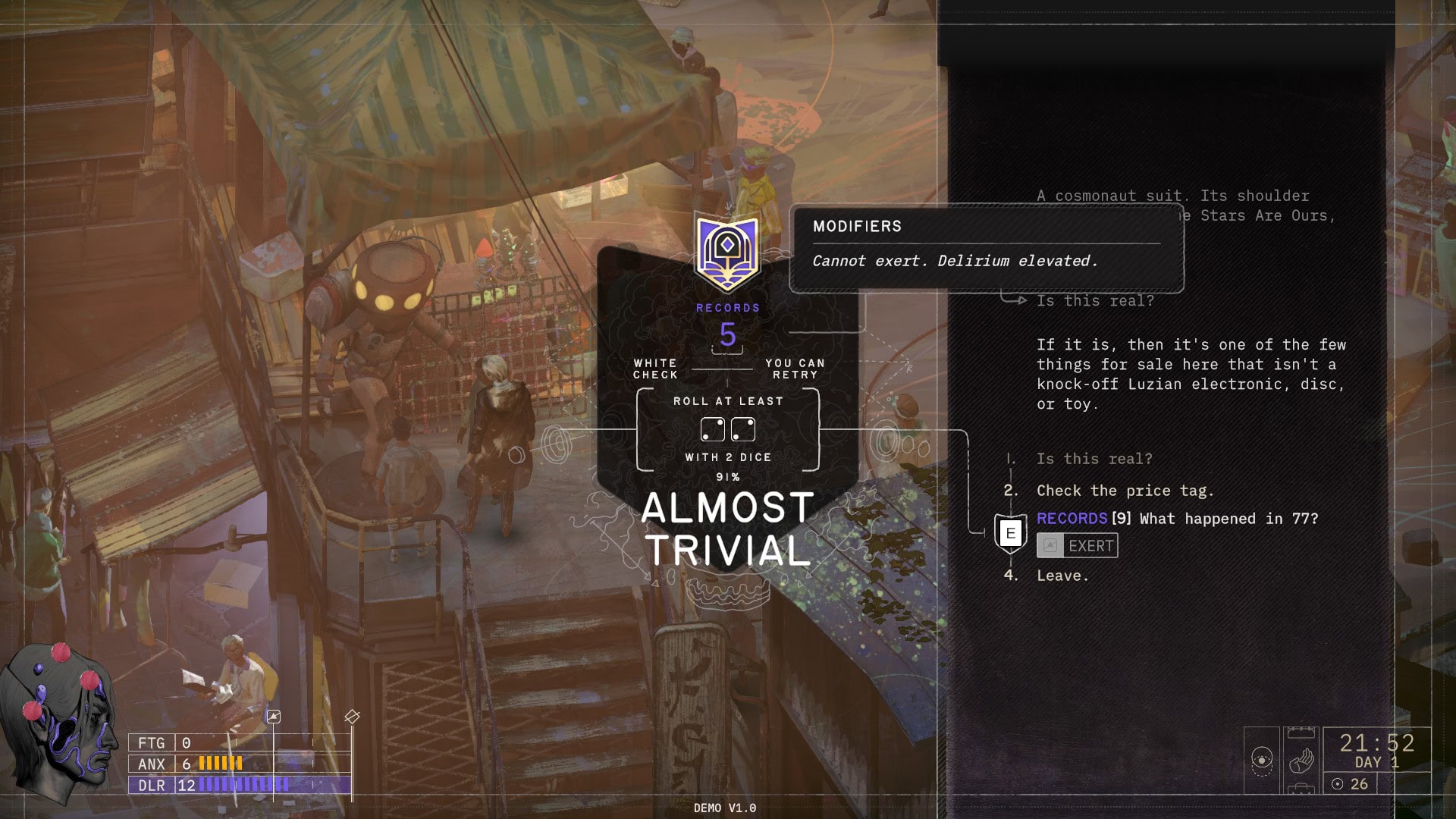
Task: Select the greyed "Is this real?" option
Action: tap(1094, 459)
